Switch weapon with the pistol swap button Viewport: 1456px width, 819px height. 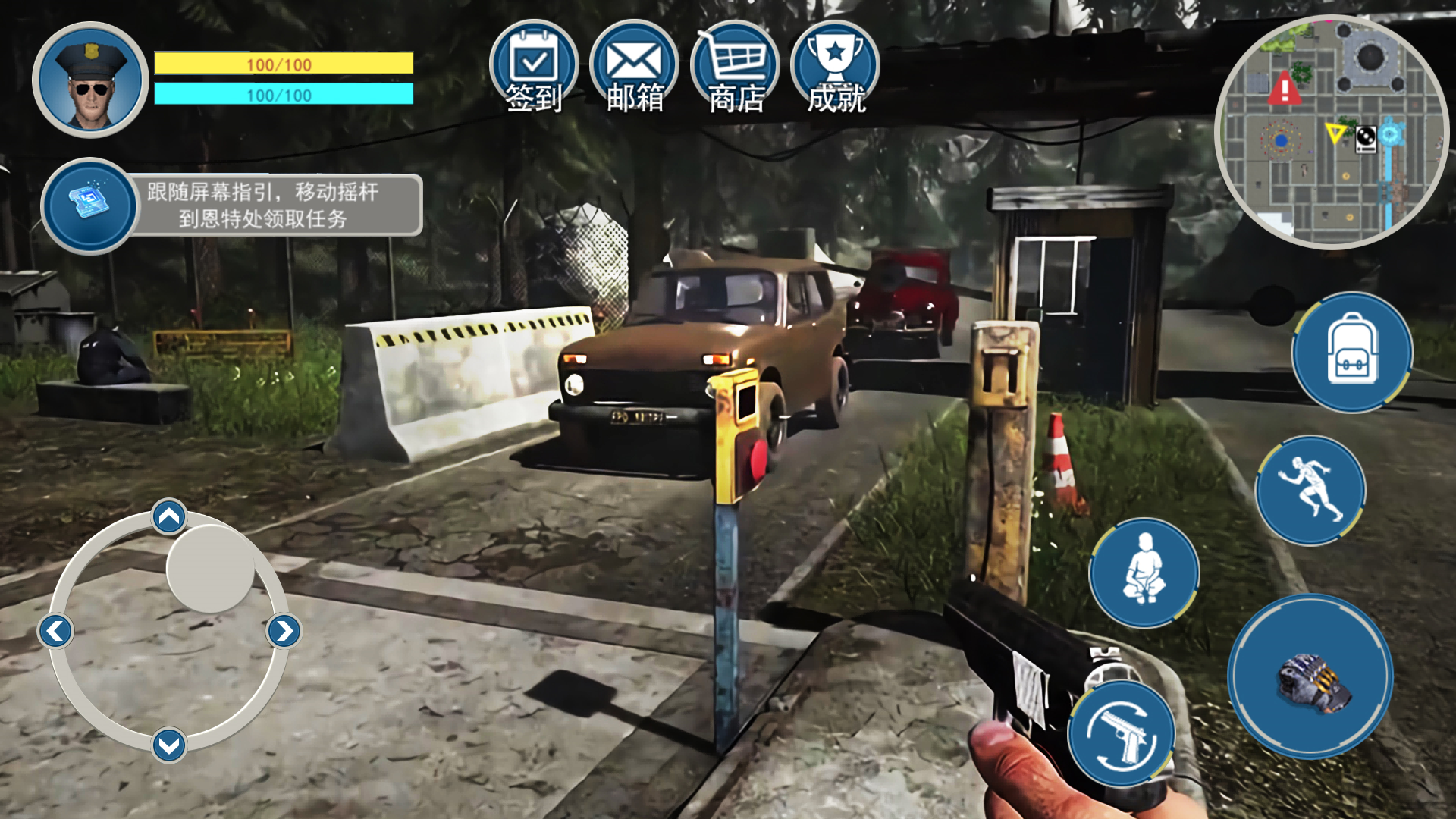click(1122, 733)
